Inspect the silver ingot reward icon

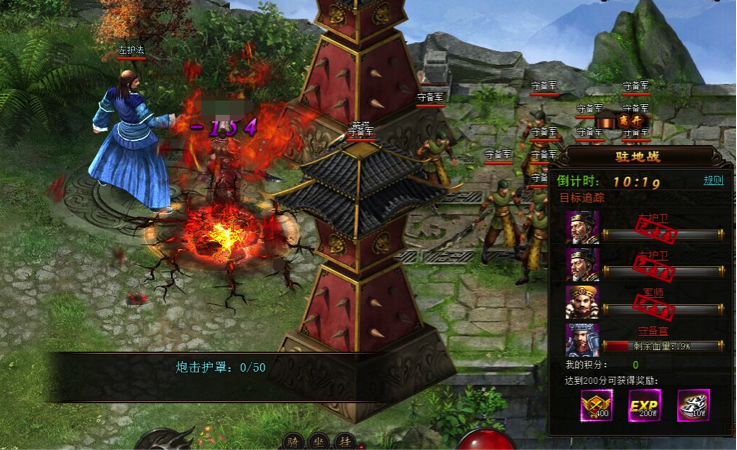coord(693,405)
